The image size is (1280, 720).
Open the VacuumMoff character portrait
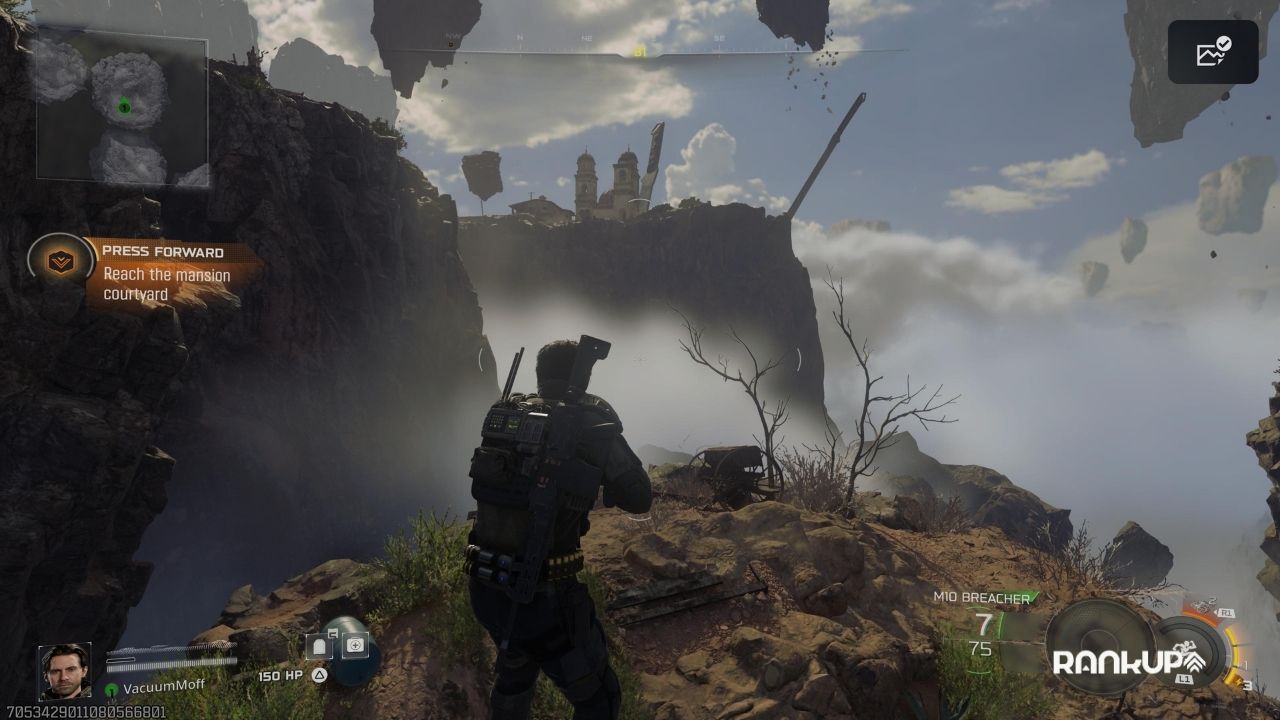coord(65,671)
